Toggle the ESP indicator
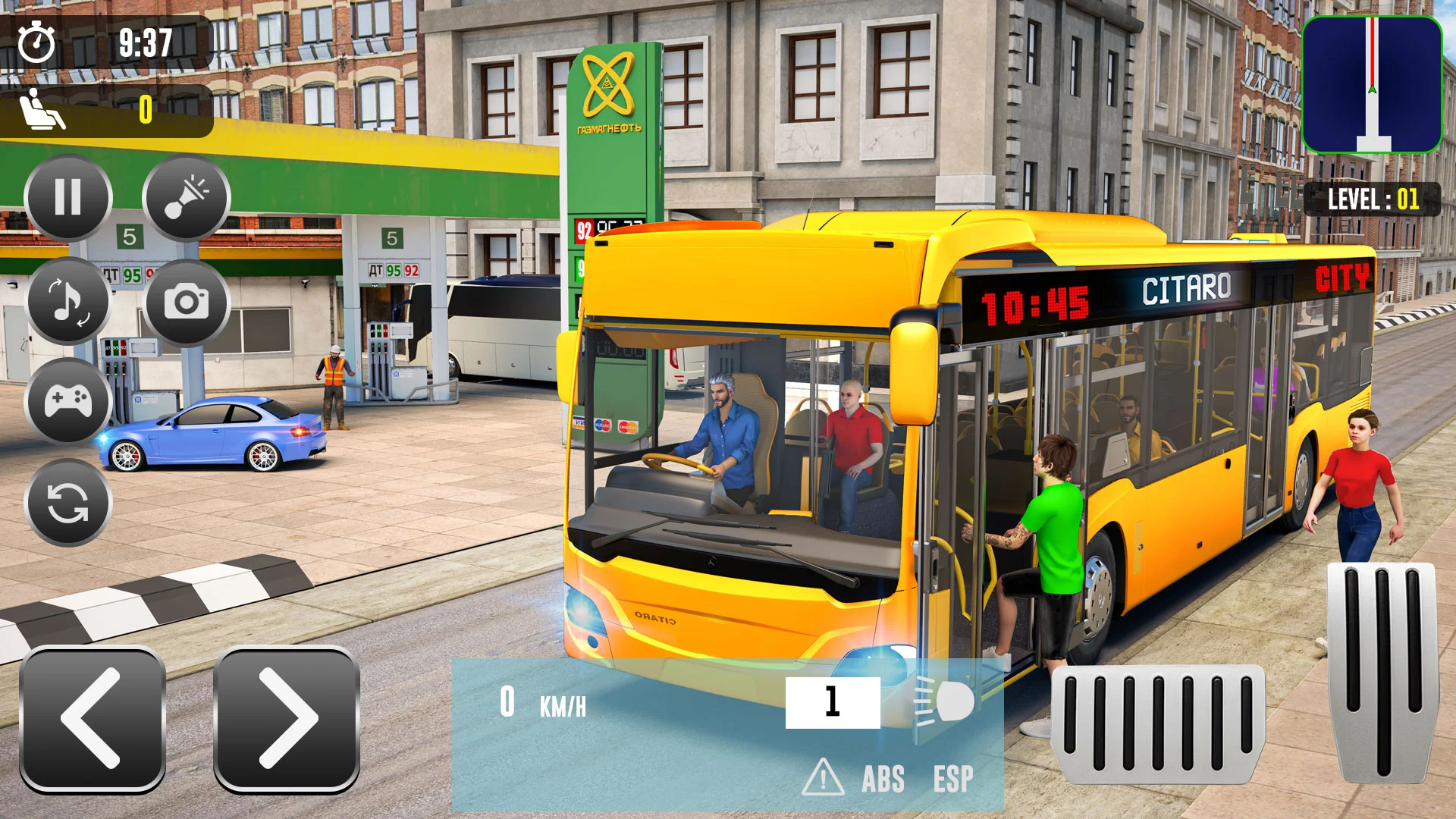 click(953, 779)
